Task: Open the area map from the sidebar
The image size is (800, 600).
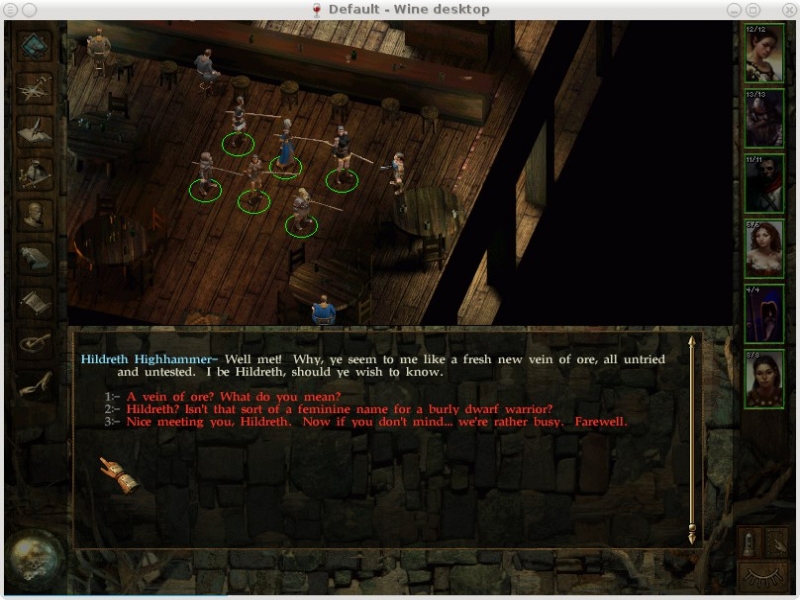Action: pyautogui.click(x=35, y=89)
